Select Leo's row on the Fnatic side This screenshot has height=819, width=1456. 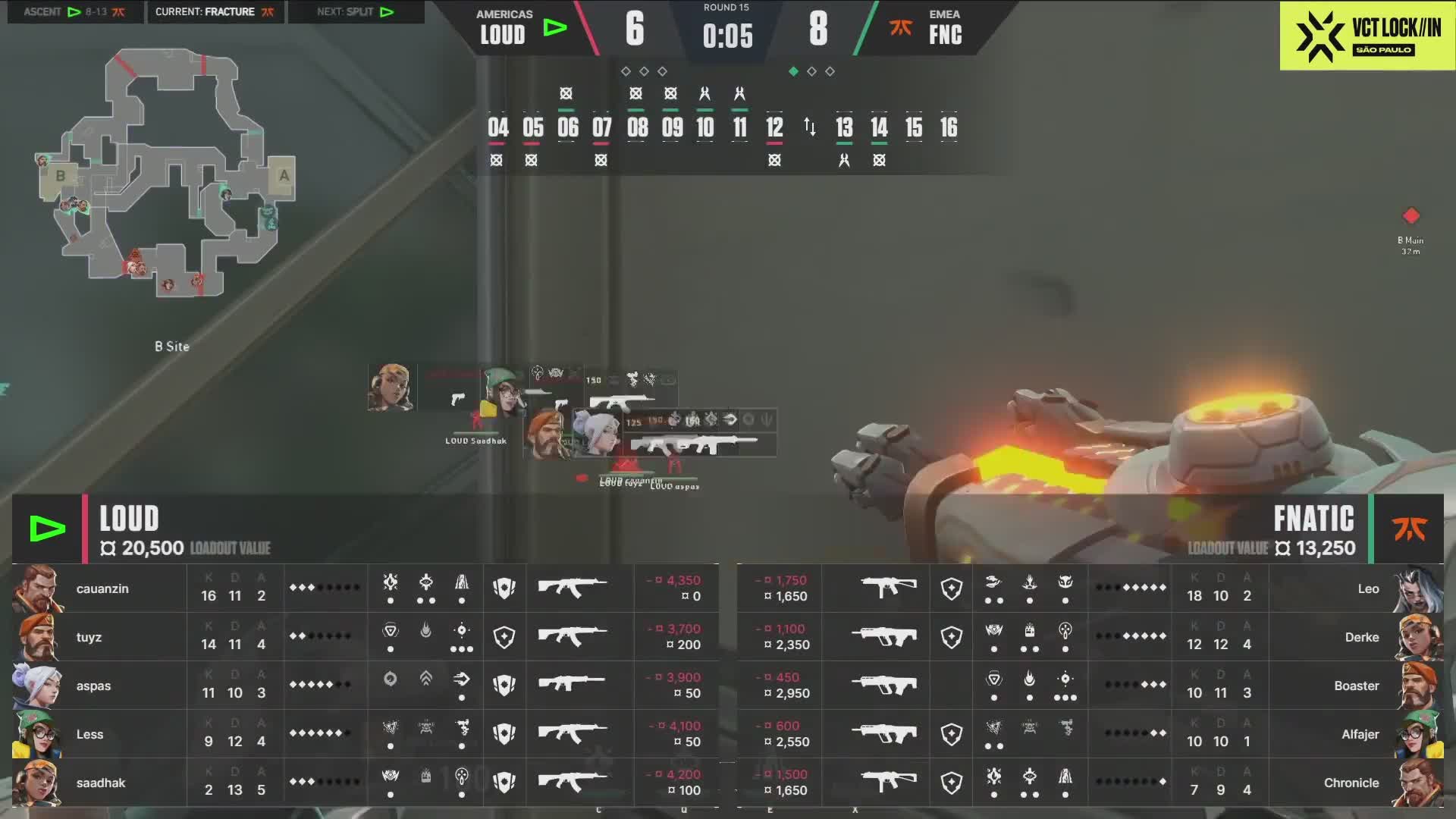click(x=1367, y=588)
